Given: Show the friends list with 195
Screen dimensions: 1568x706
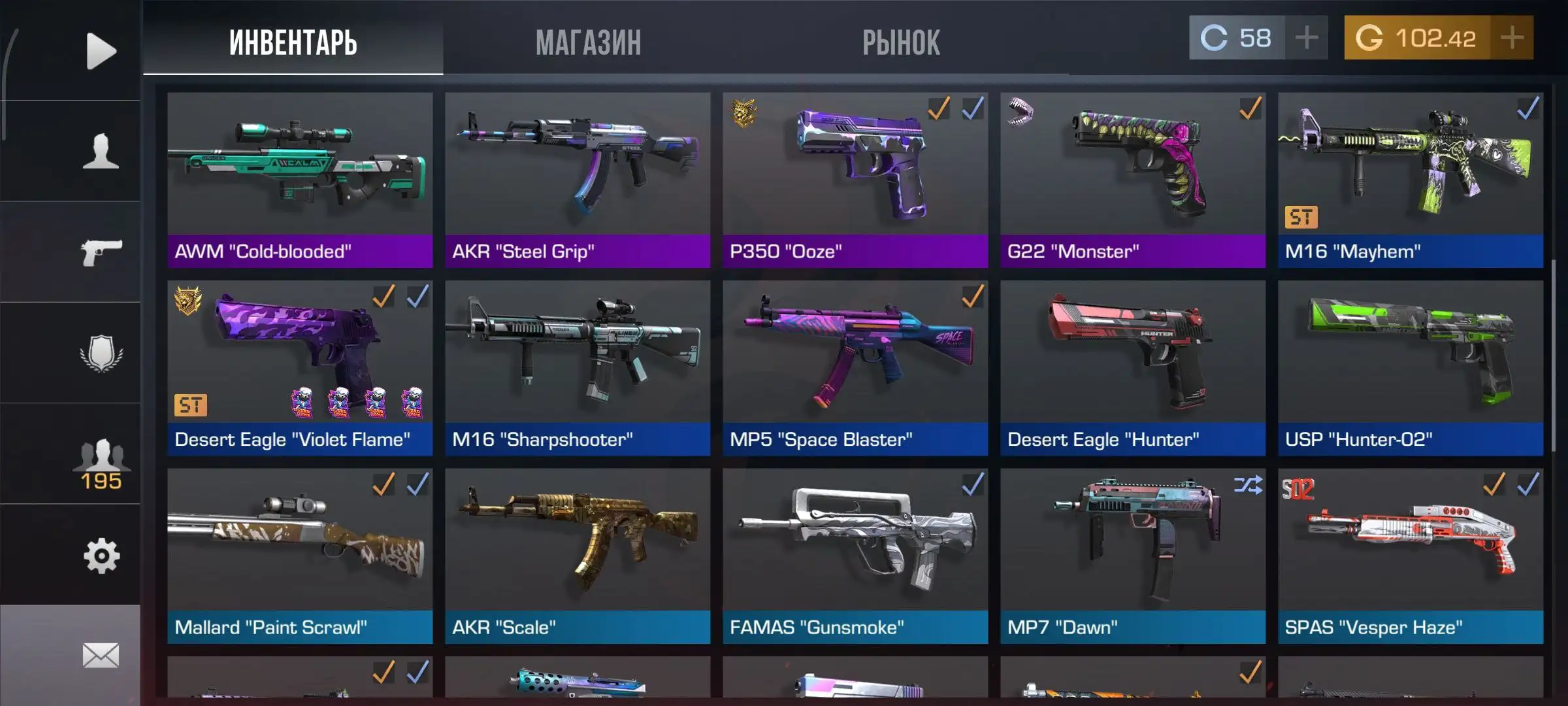Looking at the screenshot, I should 101,462.
